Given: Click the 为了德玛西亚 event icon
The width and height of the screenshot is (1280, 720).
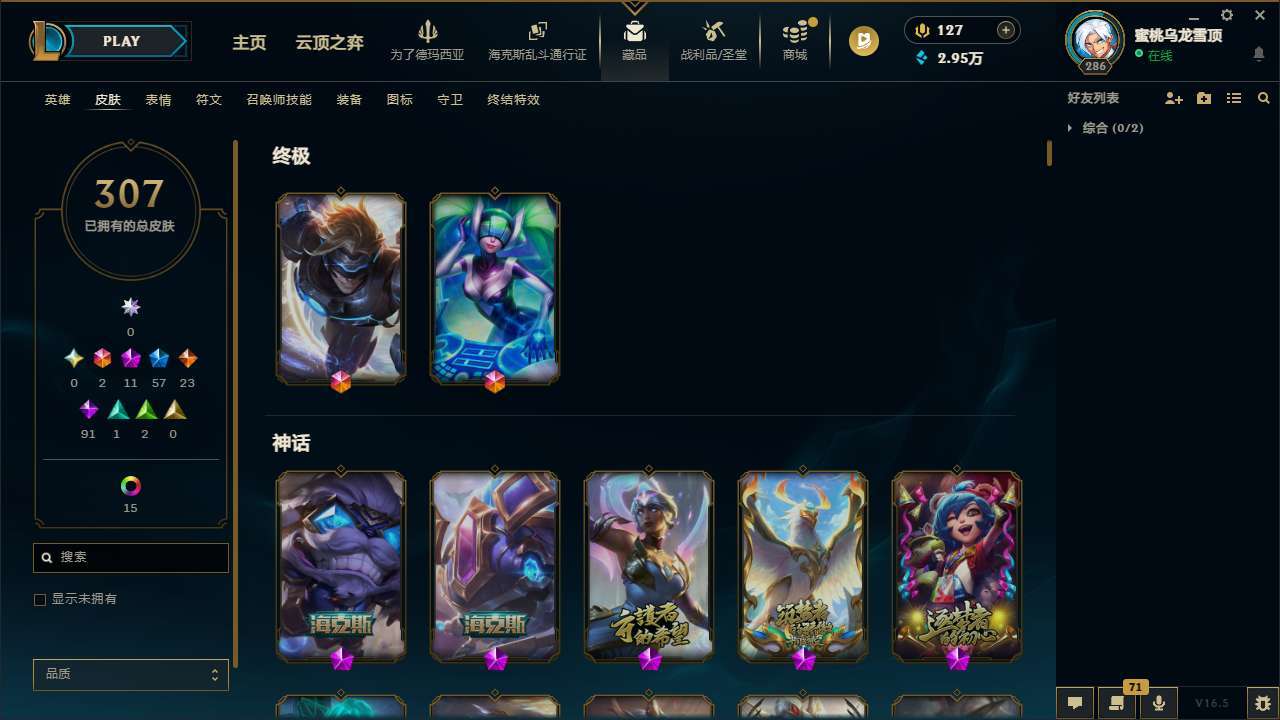Looking at the screenshot, I should (429, 40).
